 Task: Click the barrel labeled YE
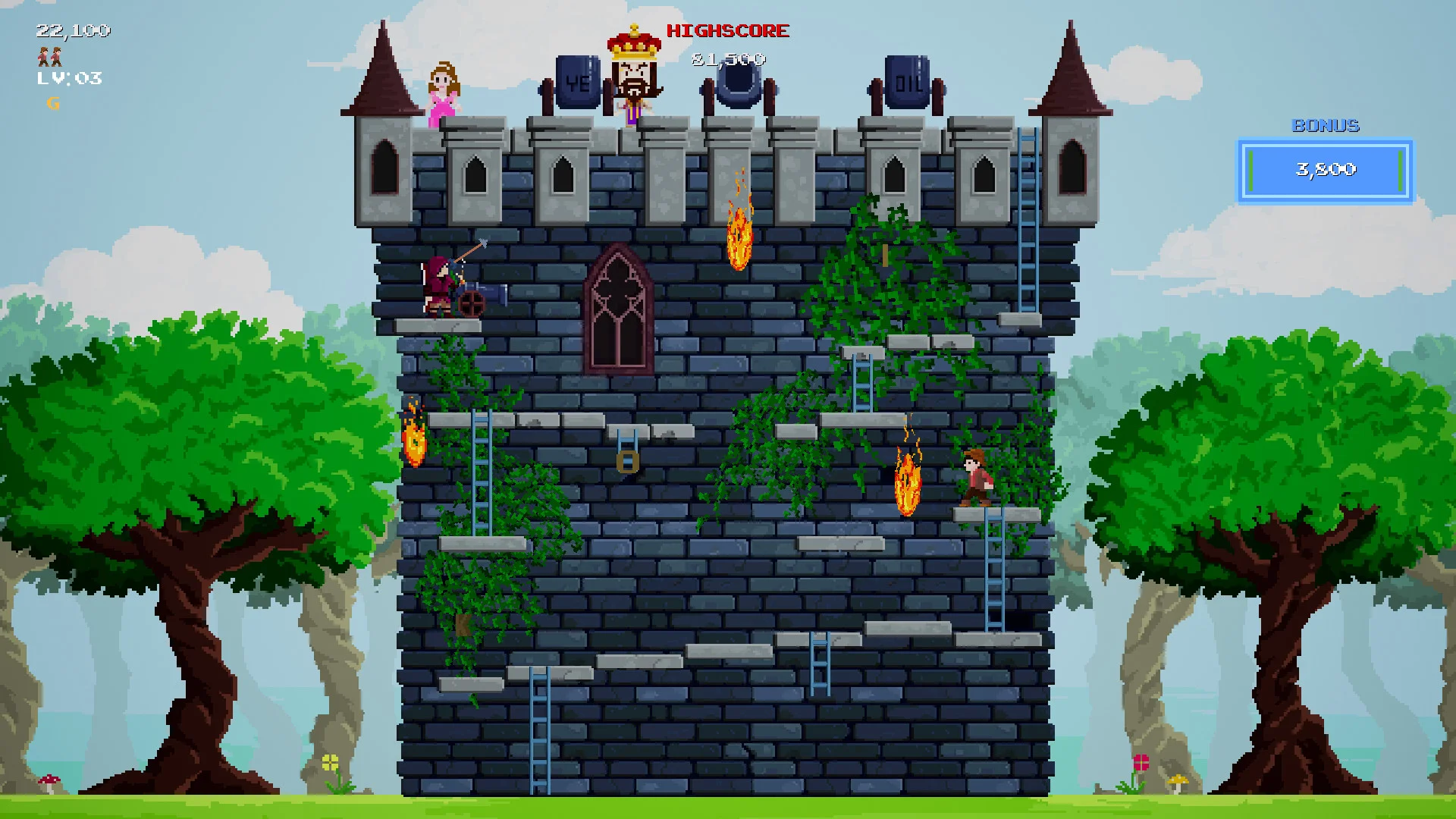578,80
